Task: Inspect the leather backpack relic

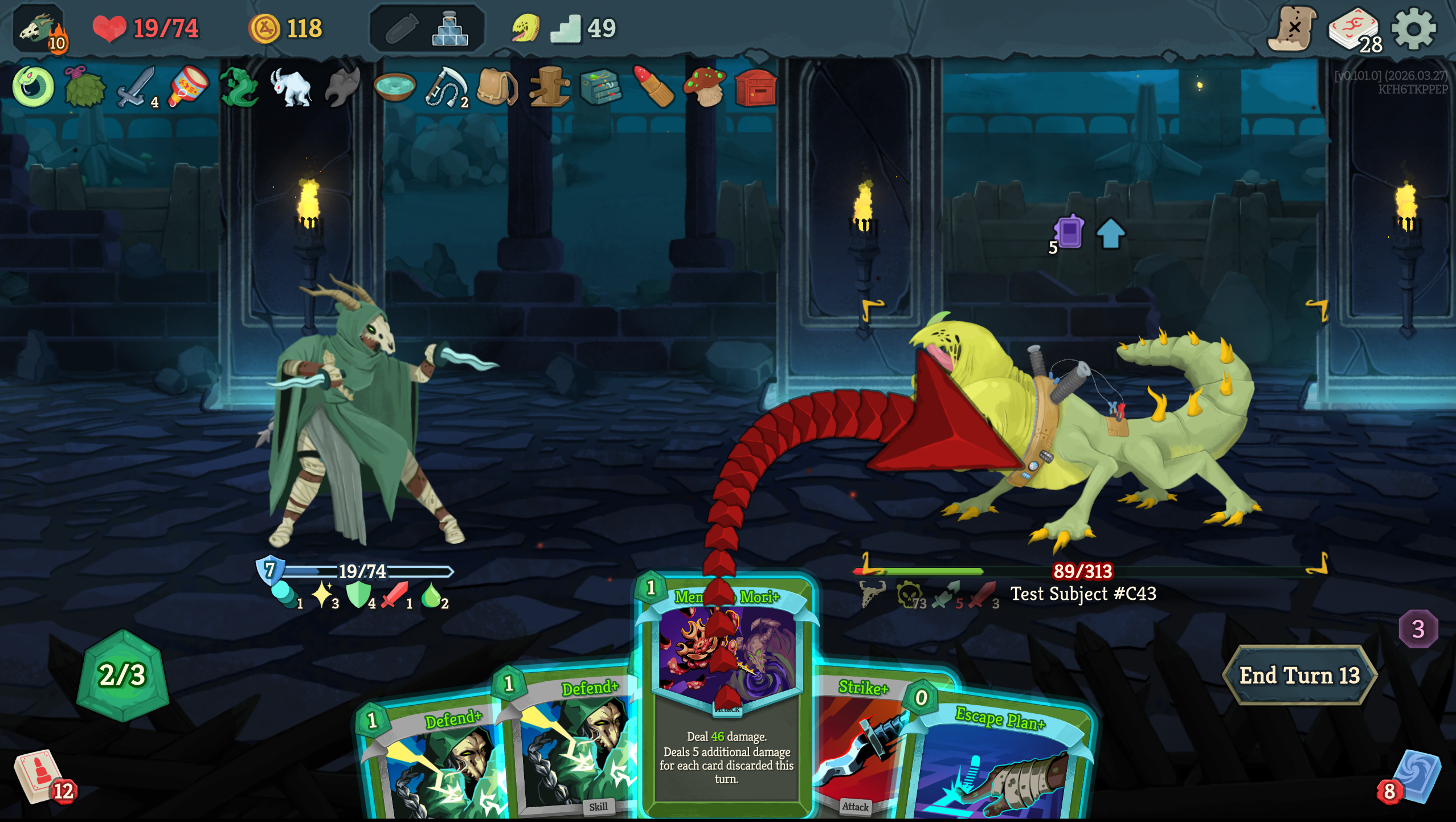Action: [x=496, y=87]
